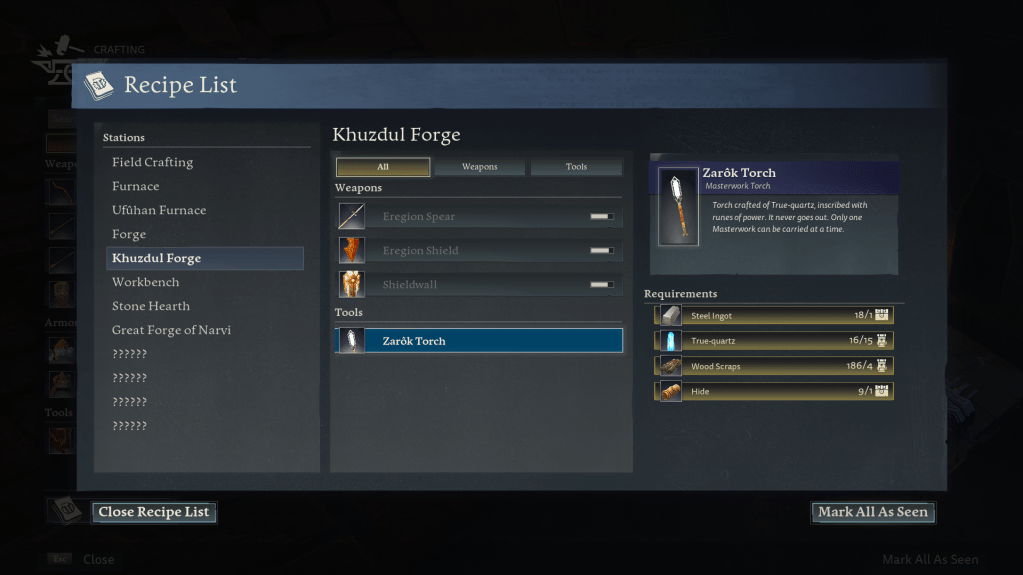Open the Furnace station recipes
Viewport: 1023px width, 575px height.
[x=136, y=186]
